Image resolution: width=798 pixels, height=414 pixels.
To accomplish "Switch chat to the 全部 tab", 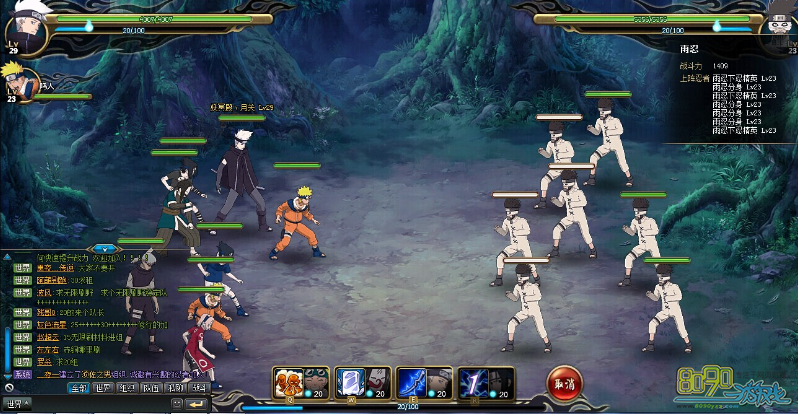I will (78, 388).
